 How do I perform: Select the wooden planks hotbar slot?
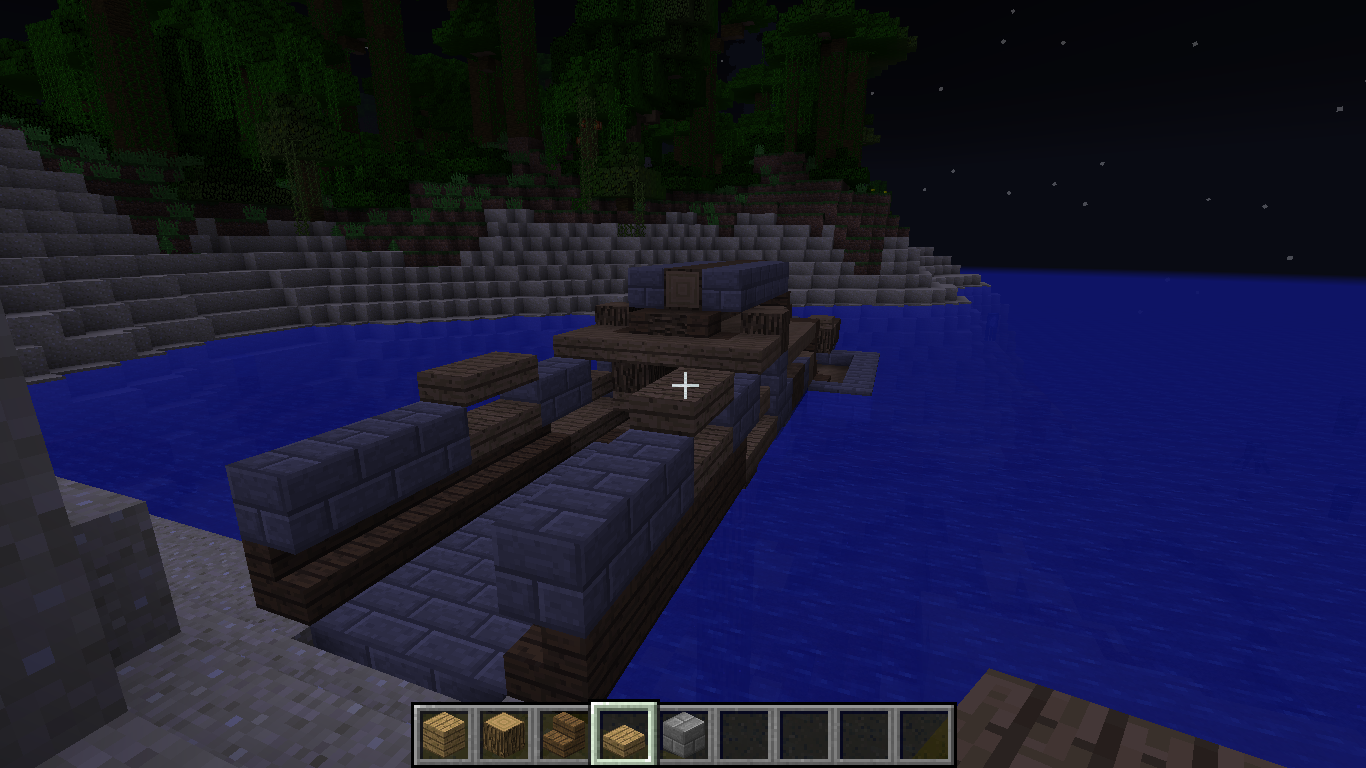coord(444,734)
